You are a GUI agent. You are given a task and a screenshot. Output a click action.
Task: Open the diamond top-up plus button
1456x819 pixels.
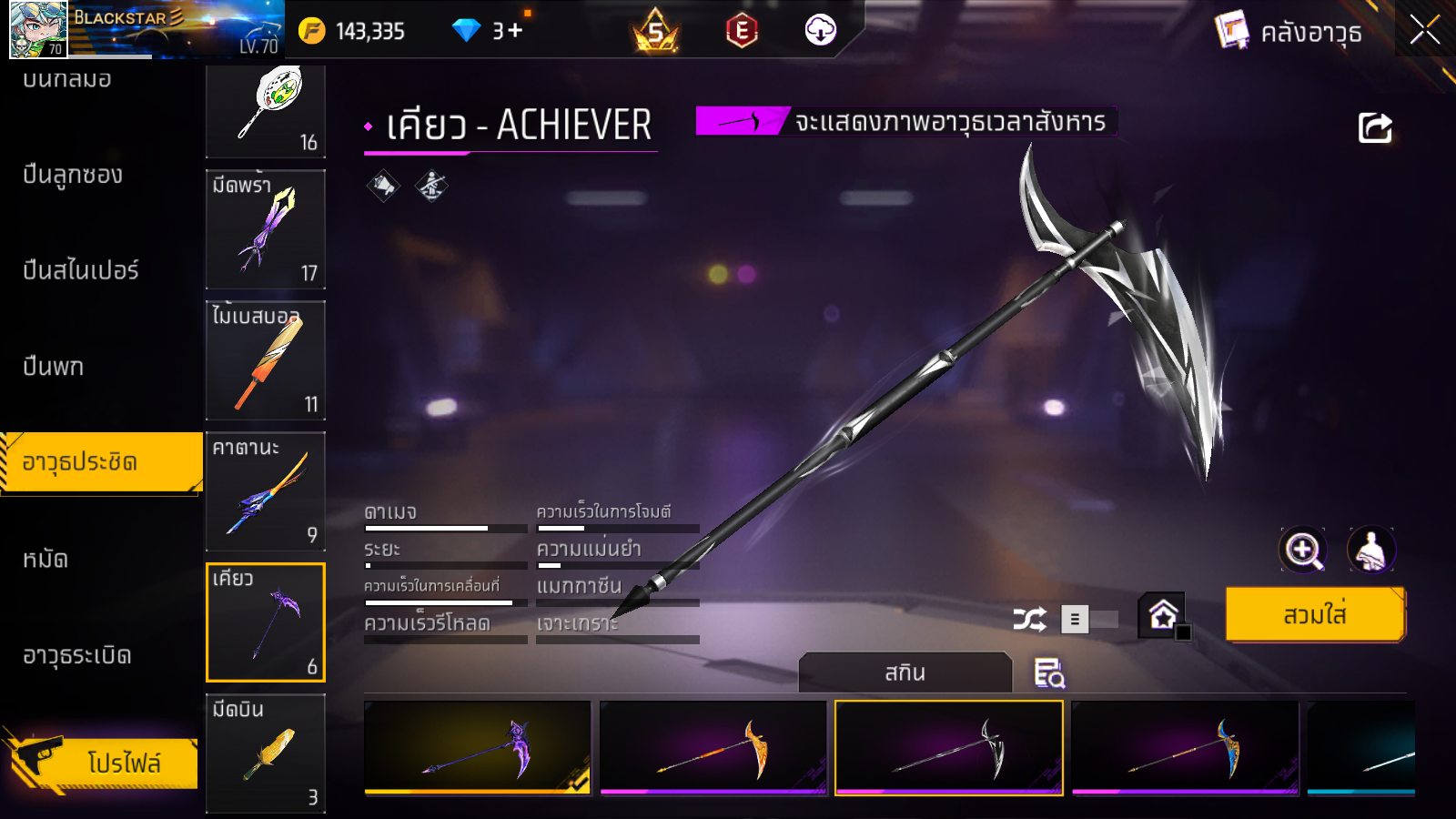click(516, 31)
